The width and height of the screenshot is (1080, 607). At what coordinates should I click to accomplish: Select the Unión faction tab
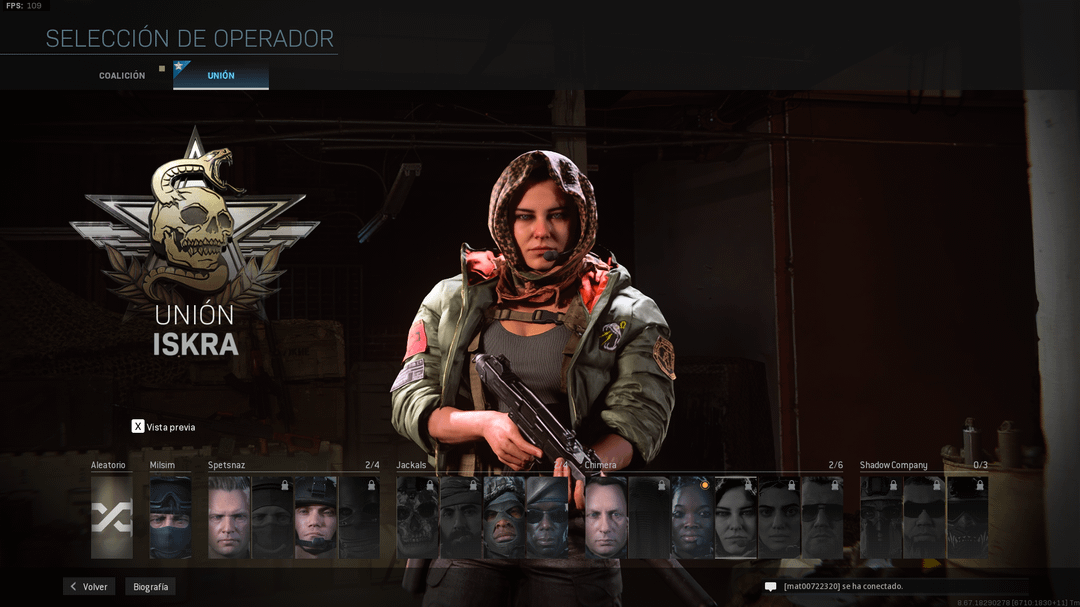(221, 76)
